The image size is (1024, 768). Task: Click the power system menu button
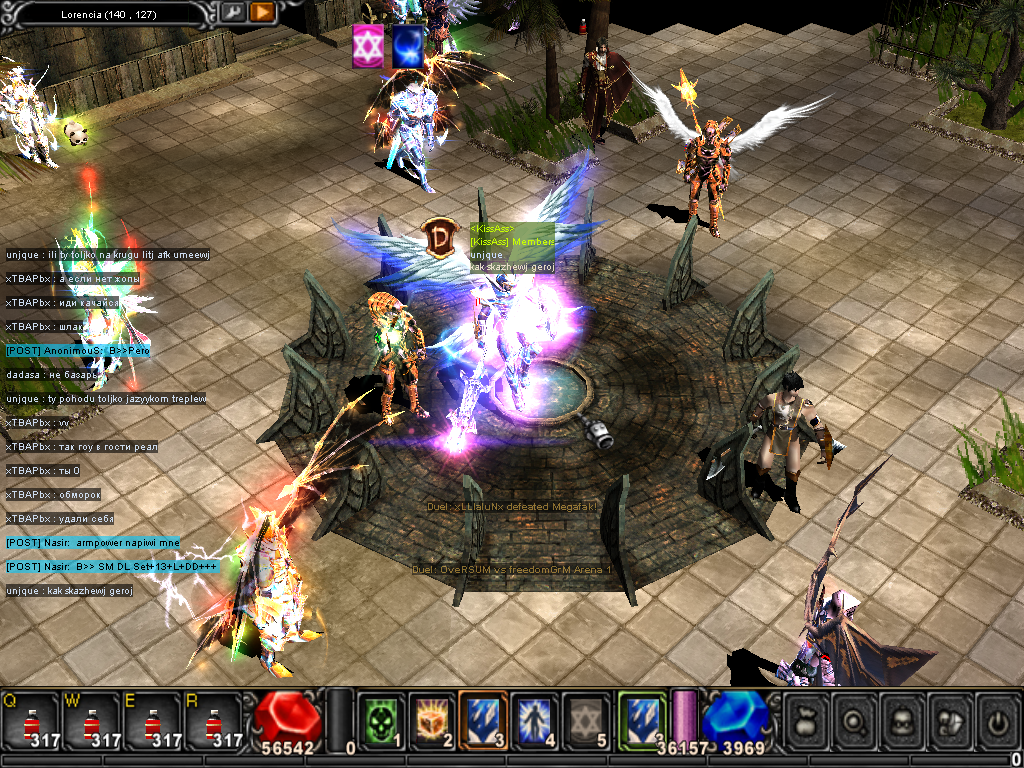coord(997,721)
